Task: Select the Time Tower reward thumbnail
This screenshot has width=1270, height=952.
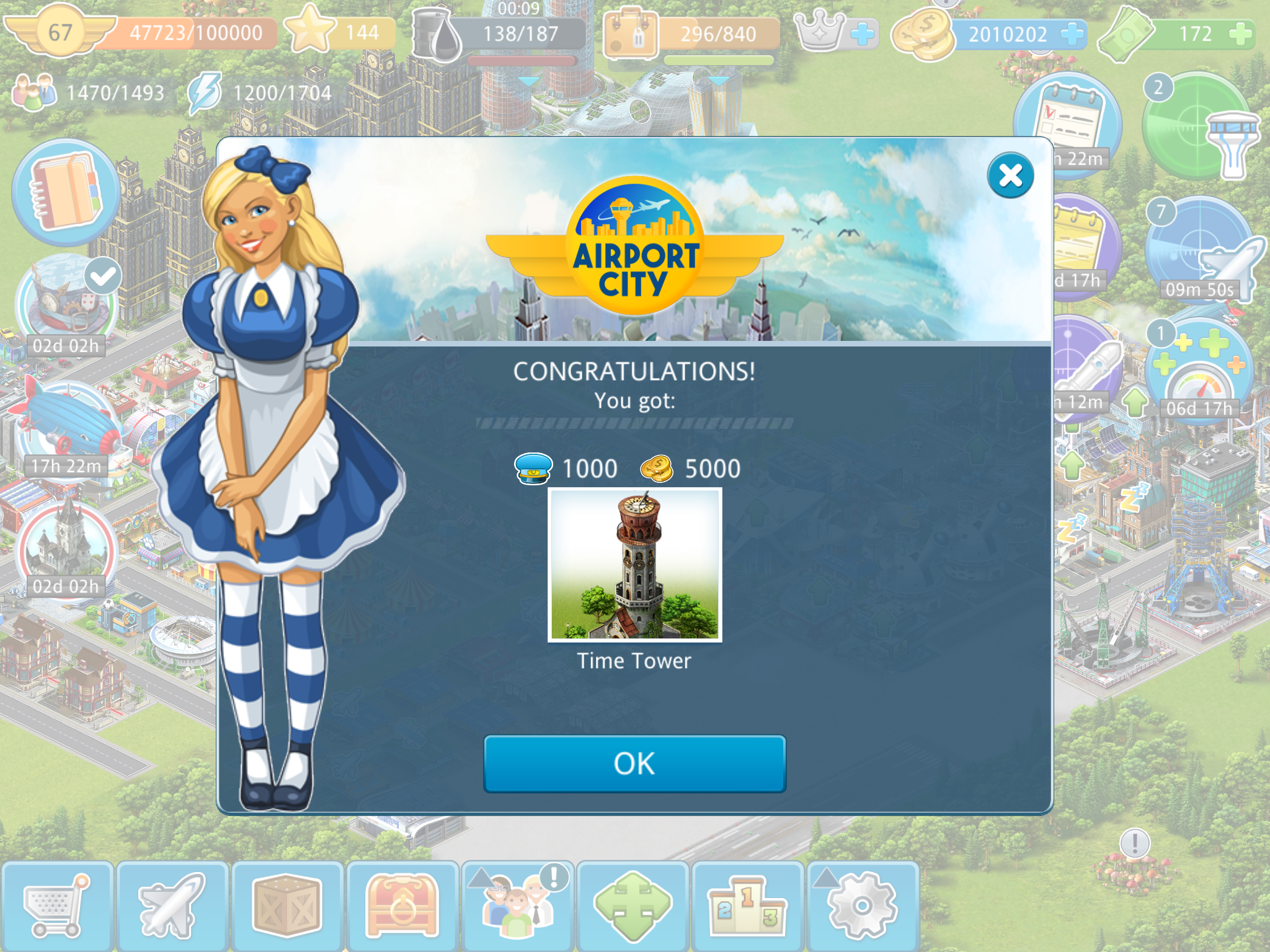Action: point(634,565)
